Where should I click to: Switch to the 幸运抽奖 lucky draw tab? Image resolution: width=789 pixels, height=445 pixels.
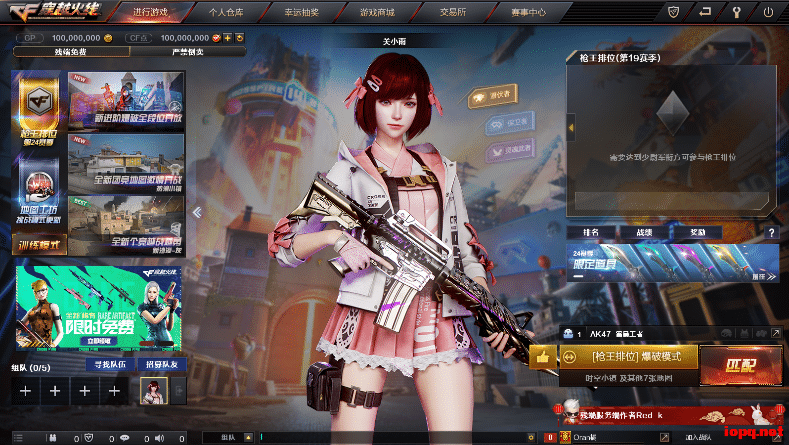click(303, 12)
